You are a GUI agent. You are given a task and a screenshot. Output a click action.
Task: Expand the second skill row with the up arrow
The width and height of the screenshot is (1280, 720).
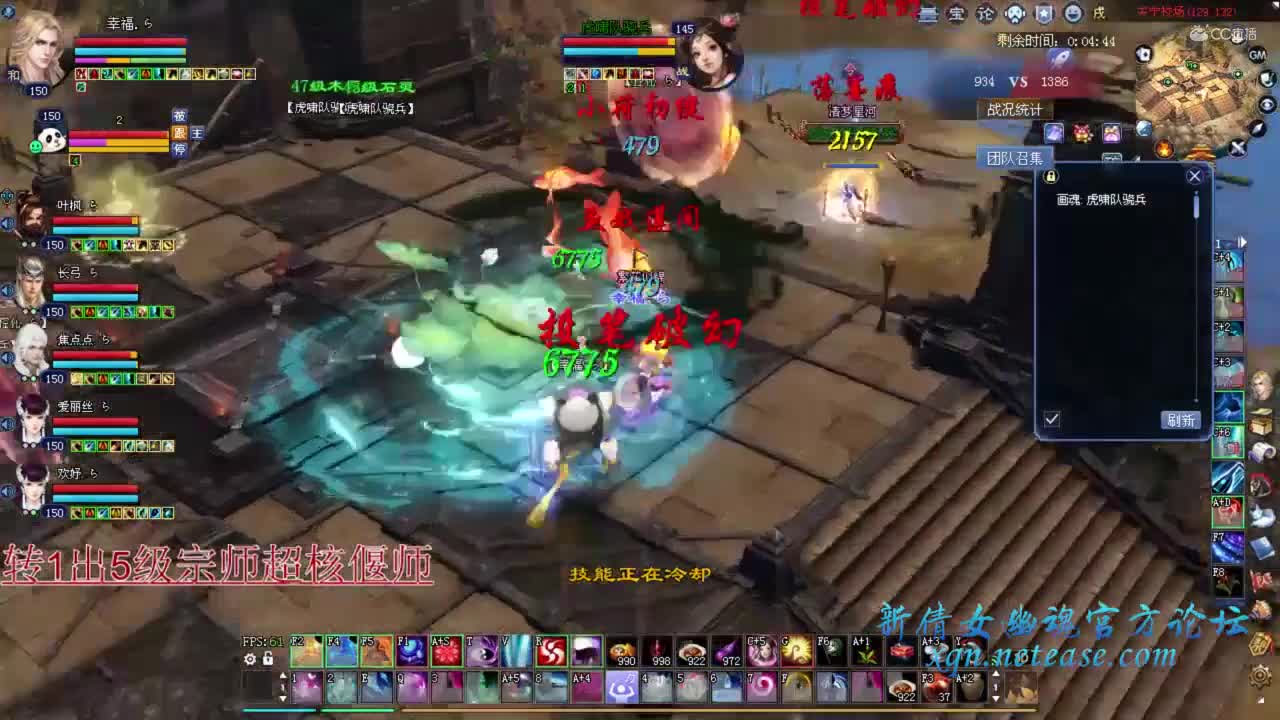[283, 675]
